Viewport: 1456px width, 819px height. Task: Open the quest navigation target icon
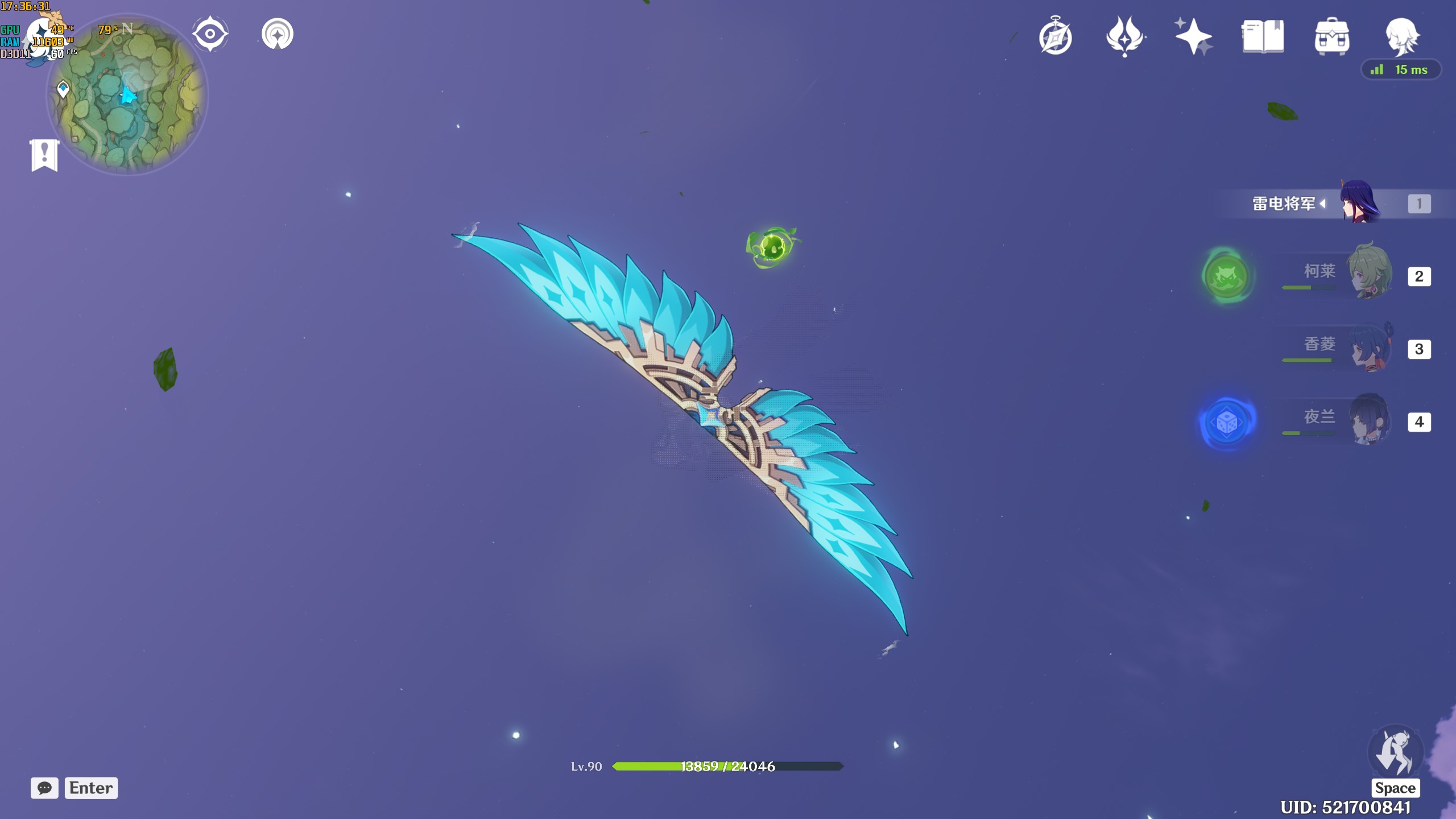pyautogui.click(x=210, y=34)
